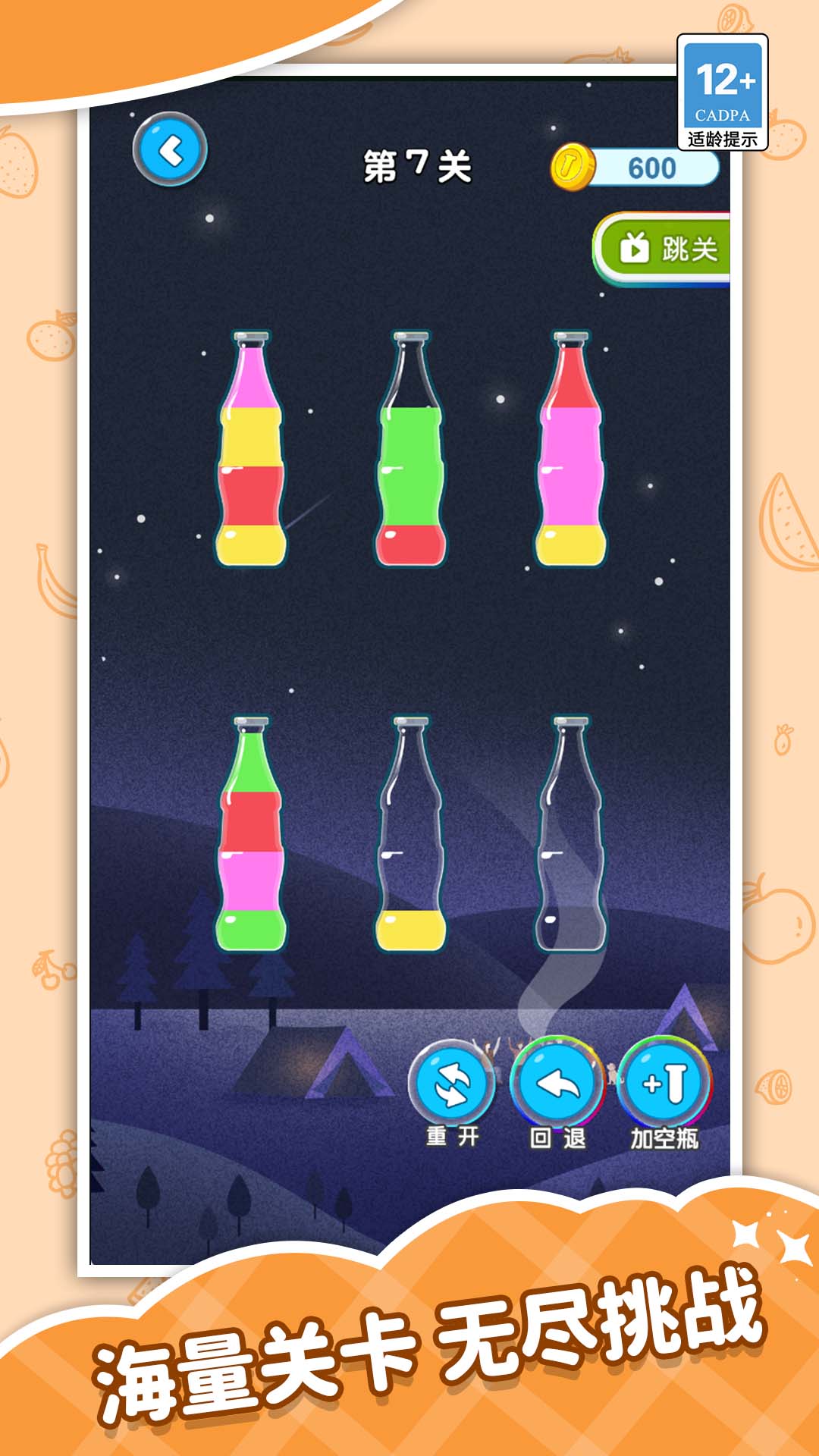Skip the level with the 跳关 button
This screenshot has height=1456, width=819.
click(664, 249)
